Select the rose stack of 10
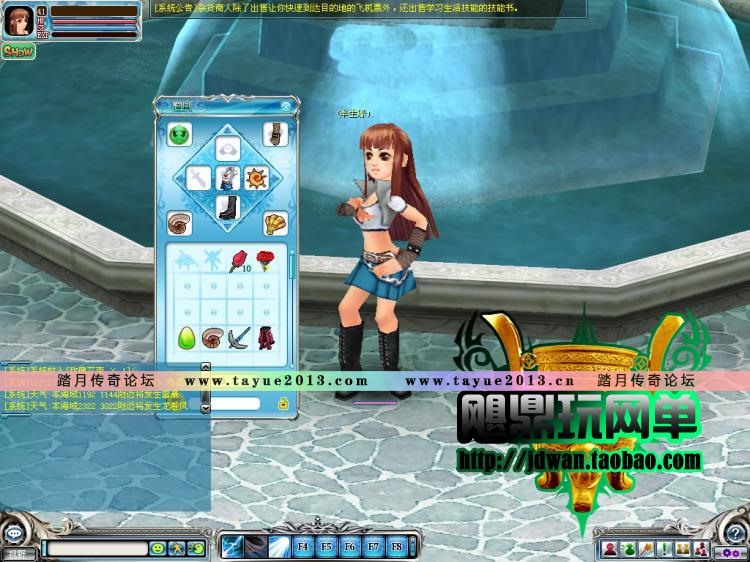The height and width of the screenshot is (562, 750). 238,261
